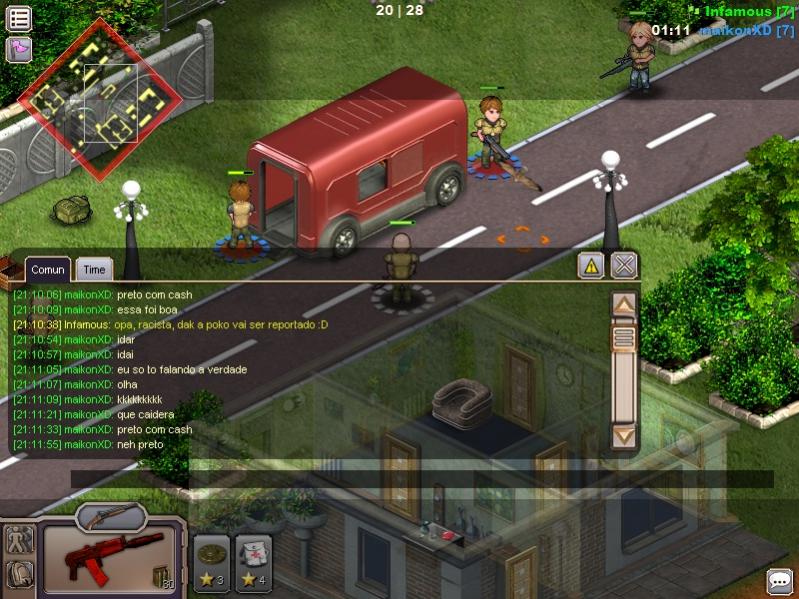The image size is (799, 599).
Task: Switch to the Time chat tab
Action: tap(94, 270)
